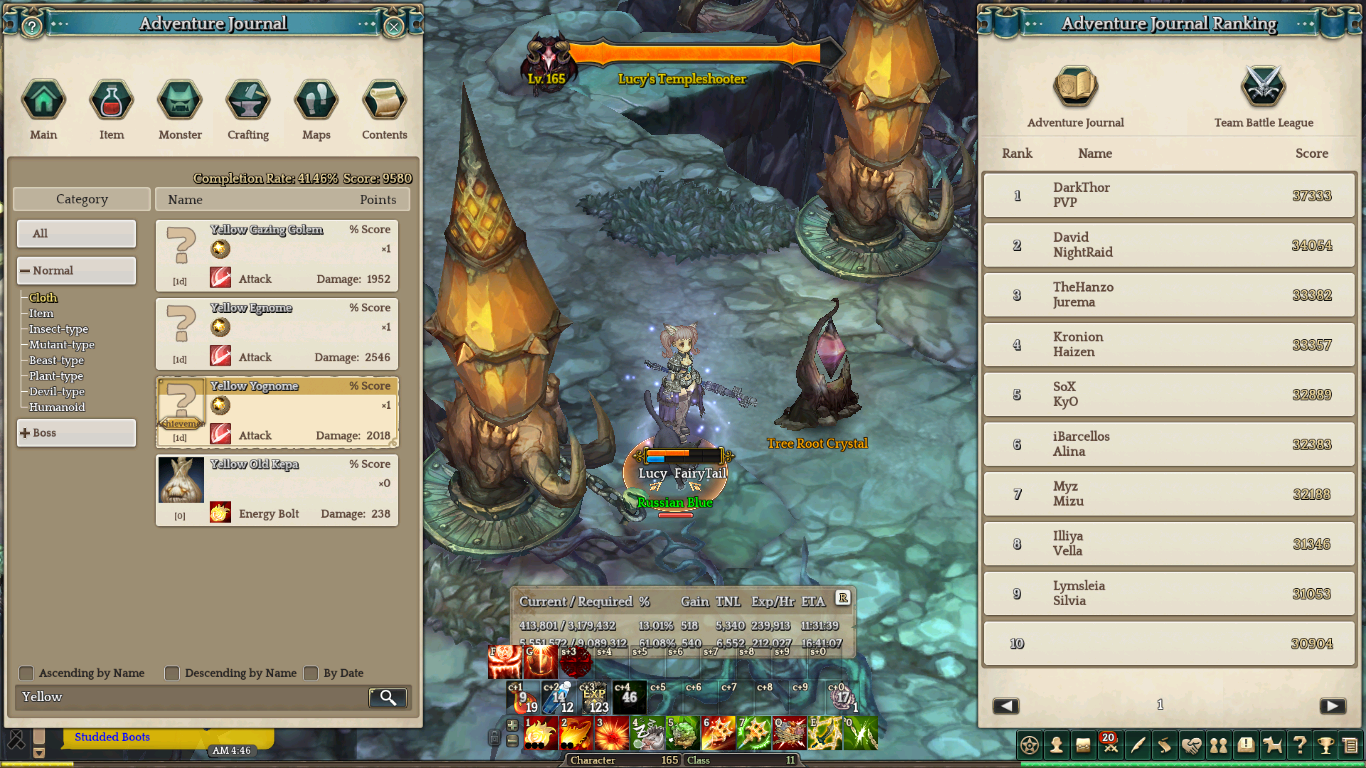1366x768 pixels.
Task: Toggle the Ascending by Name checkbox
Action: click(x=27, y=673)
